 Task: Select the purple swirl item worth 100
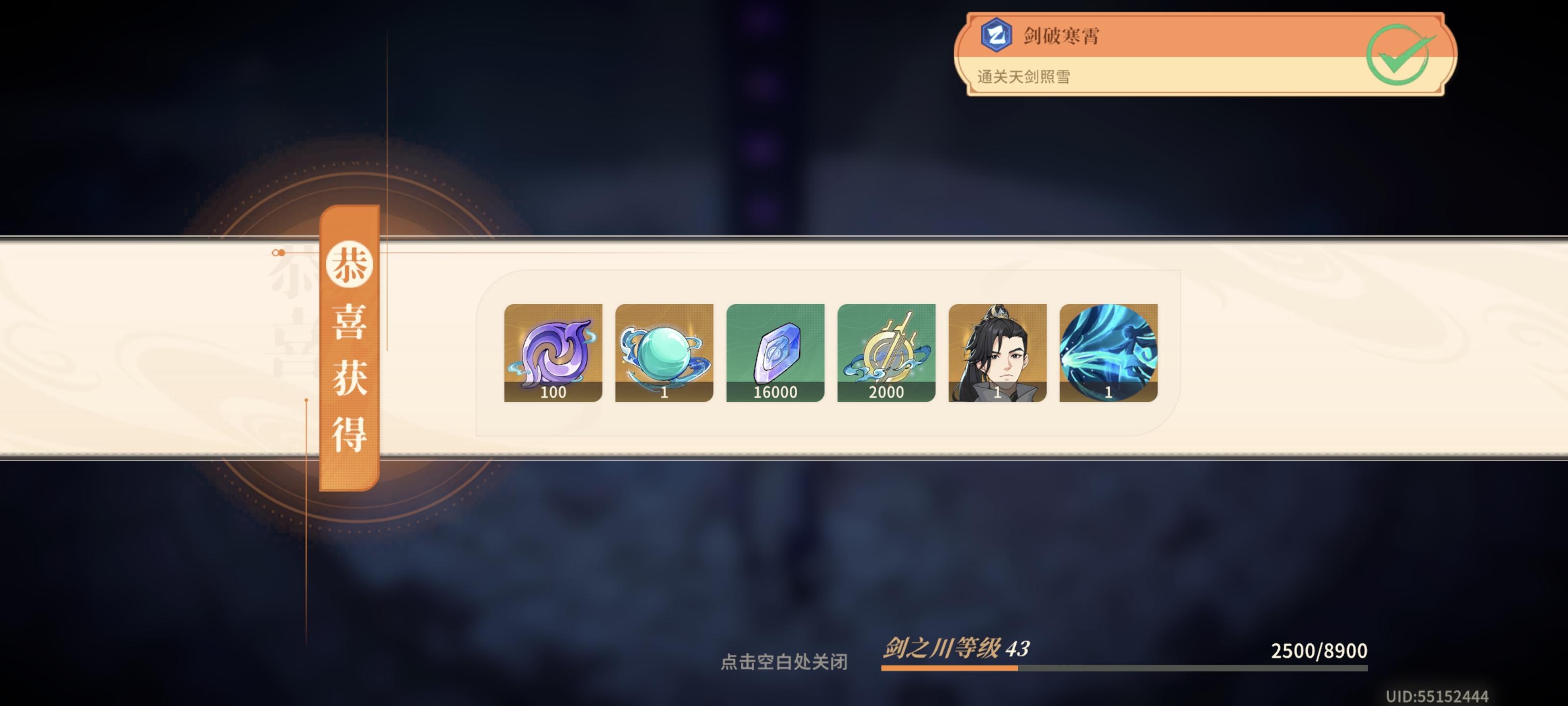[x=553, y=353]
